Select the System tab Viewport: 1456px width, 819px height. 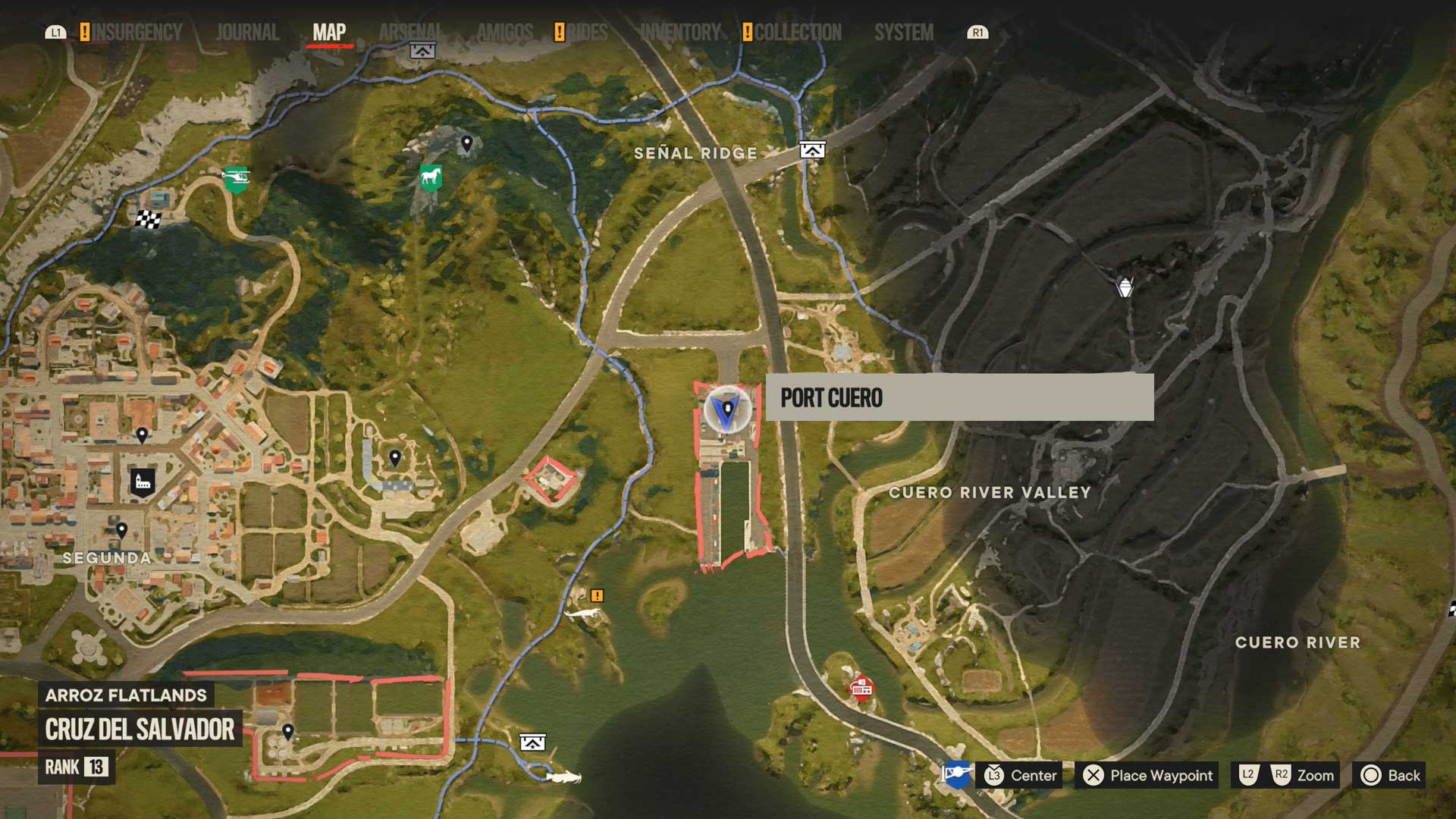tap(904, 33)
